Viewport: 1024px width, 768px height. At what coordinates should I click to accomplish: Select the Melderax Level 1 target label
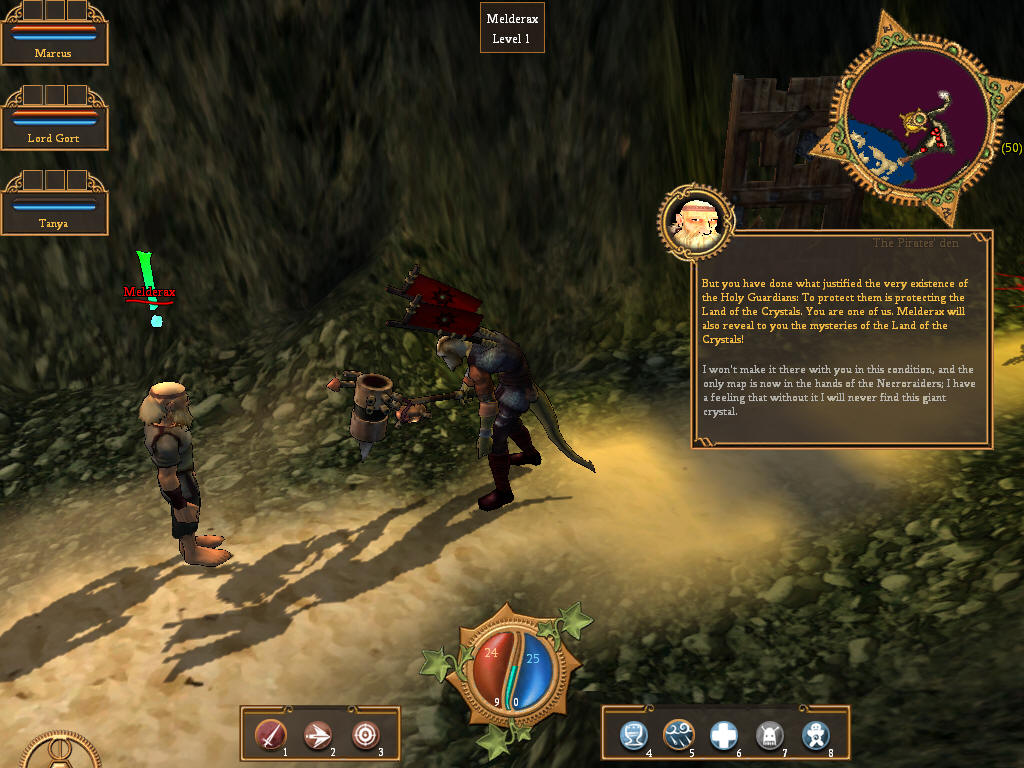(x=512, y=29)
